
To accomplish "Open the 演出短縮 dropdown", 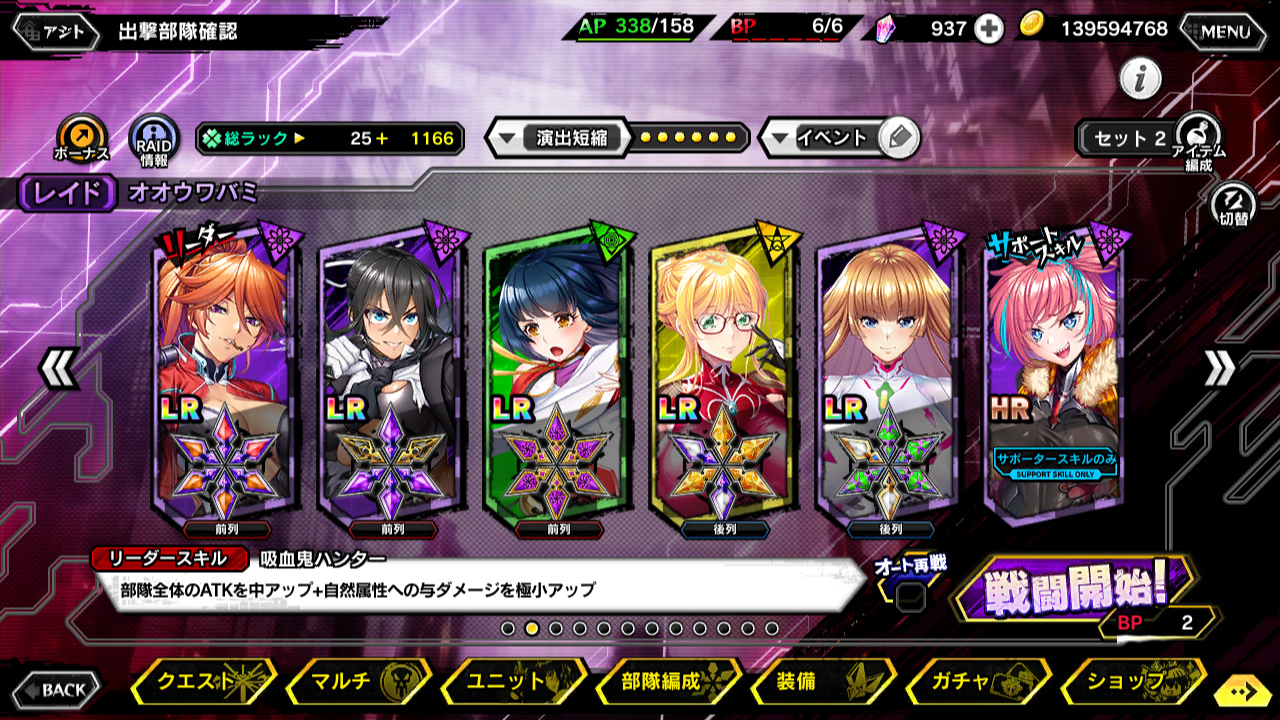I will (x=560, y=138).
